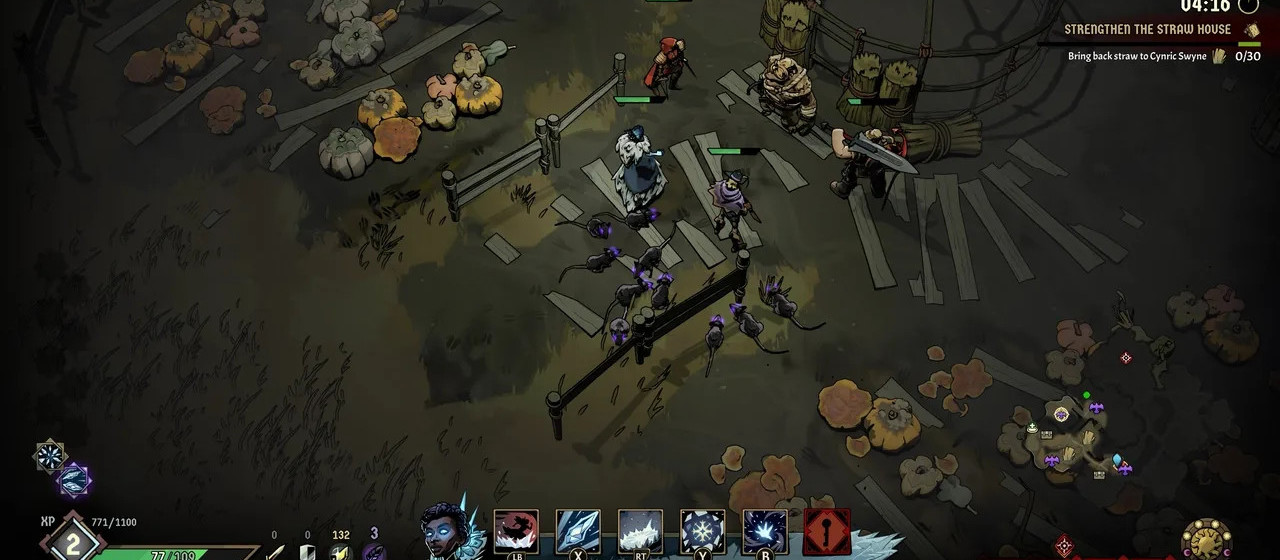Click the blue crystal marker on minimap
Screen dimensions: 1280x560
(x=1117, y=460)
